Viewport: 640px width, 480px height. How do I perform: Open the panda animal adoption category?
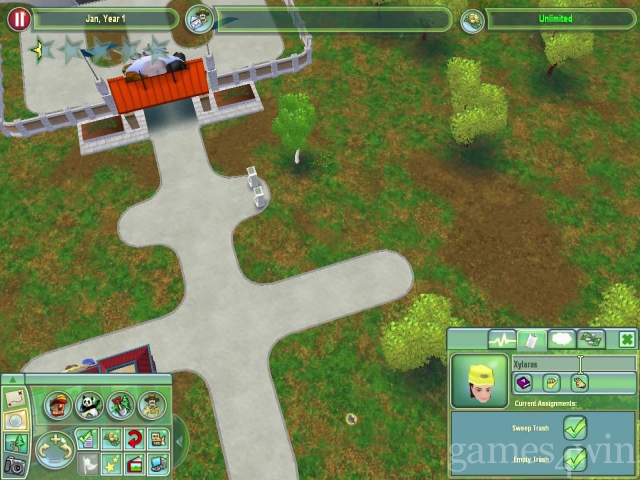[x=89, y=405]
